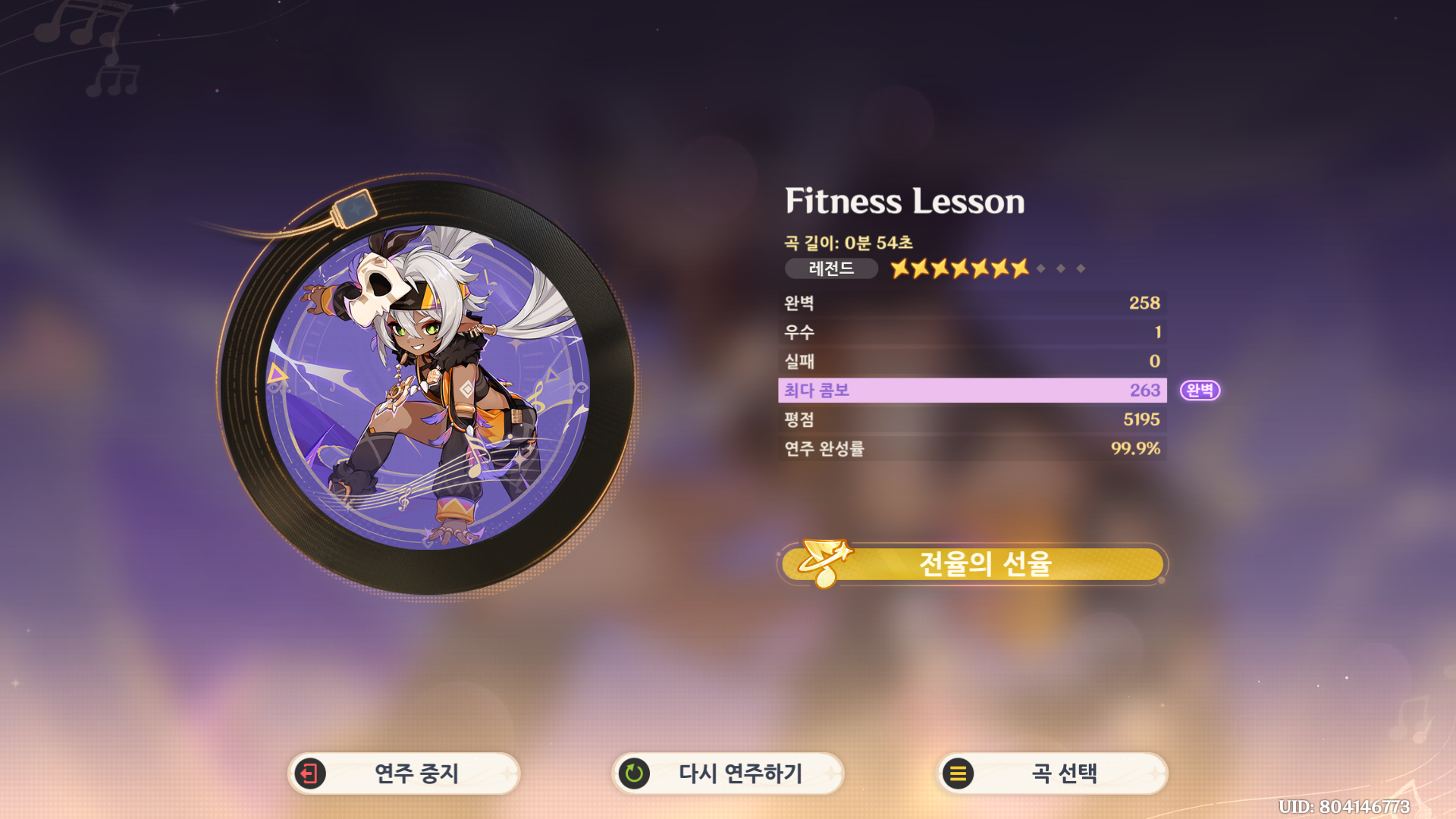This screenshot has width=1456, height=819.
Task: Replay the song with 다시 연주하기
Action: tap(728, 773)
